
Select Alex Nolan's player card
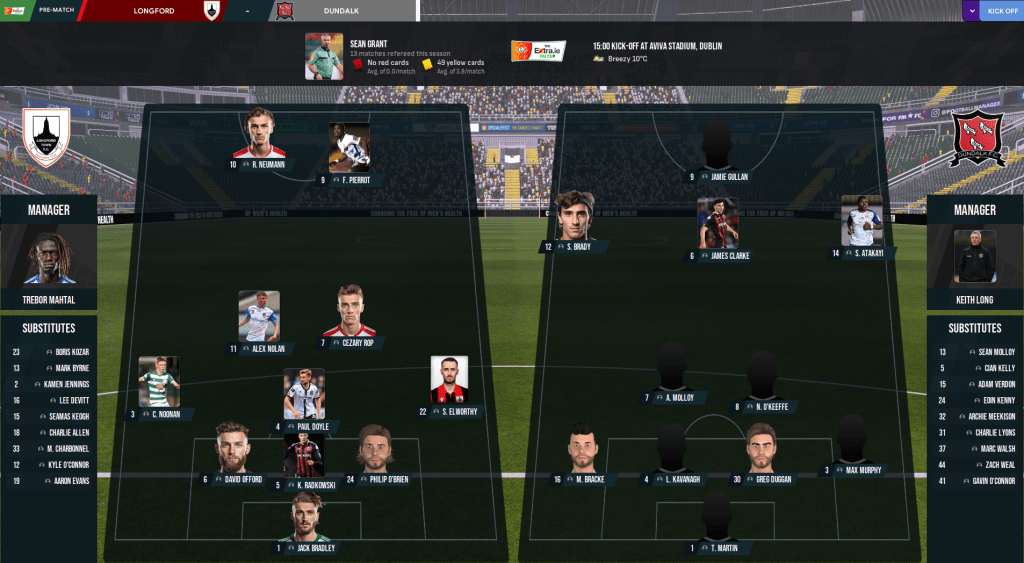[x=259, y=319]
